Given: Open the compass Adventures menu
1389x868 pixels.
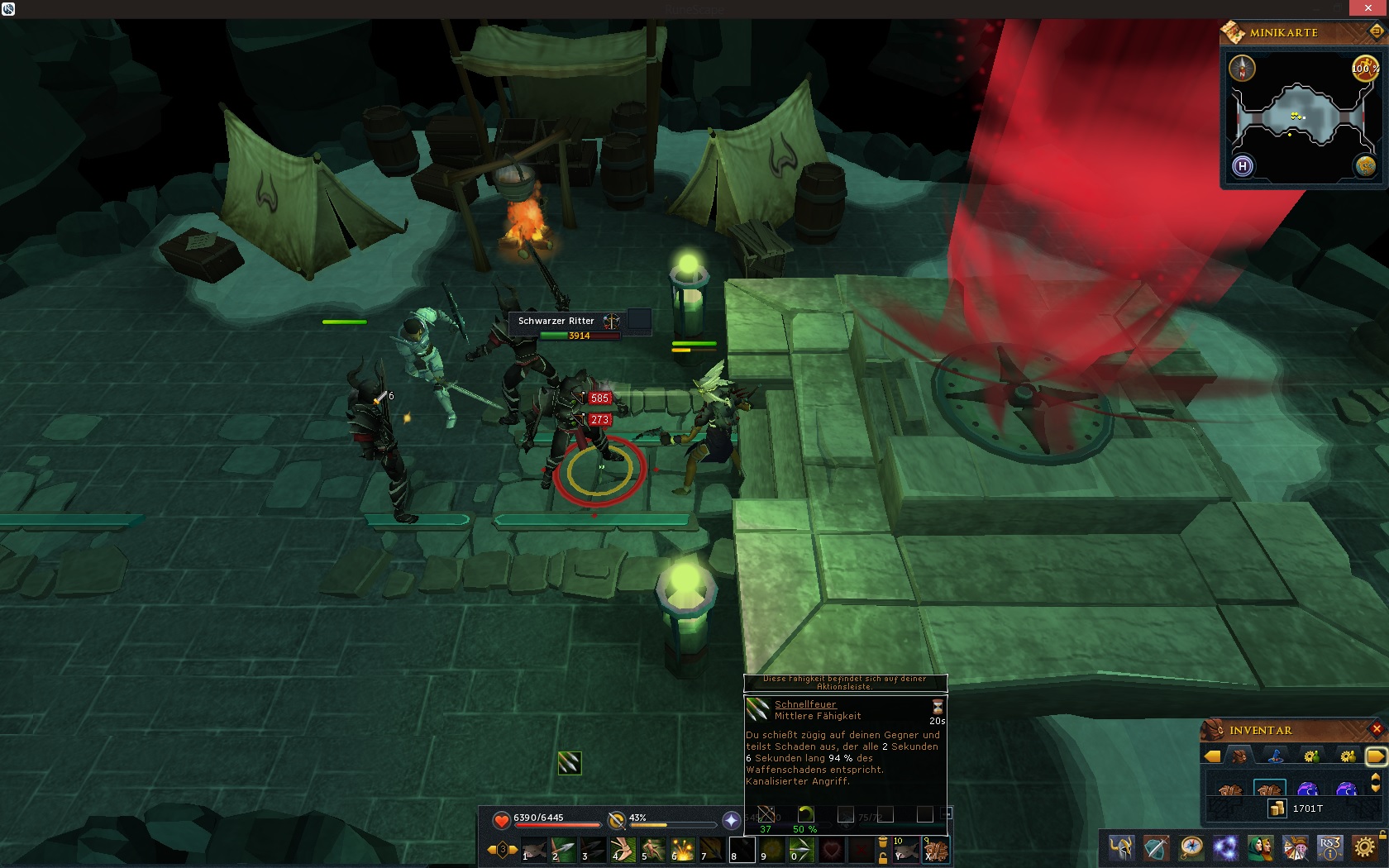Looking at the screenshot, I should 1191,848.
